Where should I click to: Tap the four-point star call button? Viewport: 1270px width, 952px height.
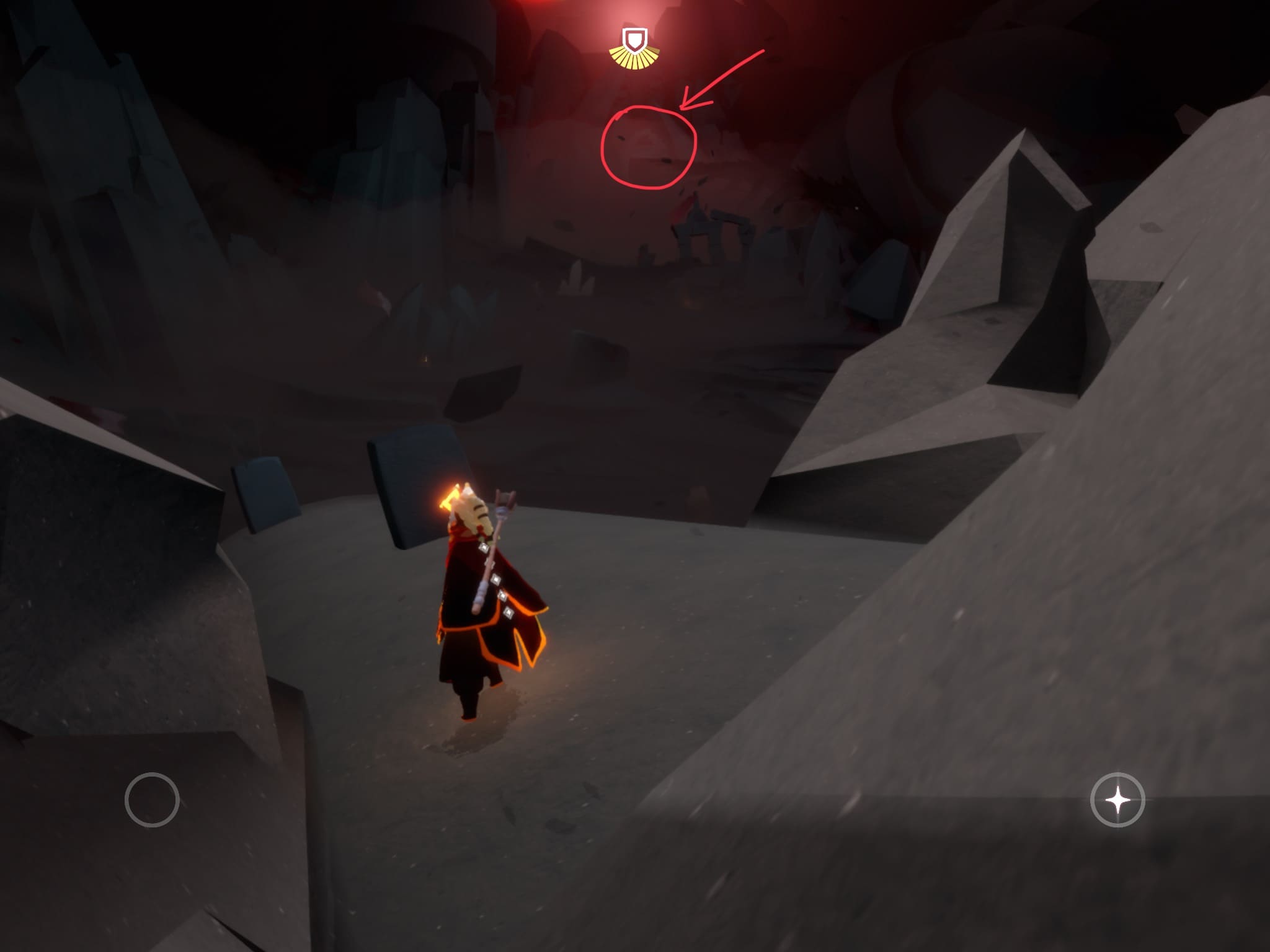click(x=1117, y=800)
